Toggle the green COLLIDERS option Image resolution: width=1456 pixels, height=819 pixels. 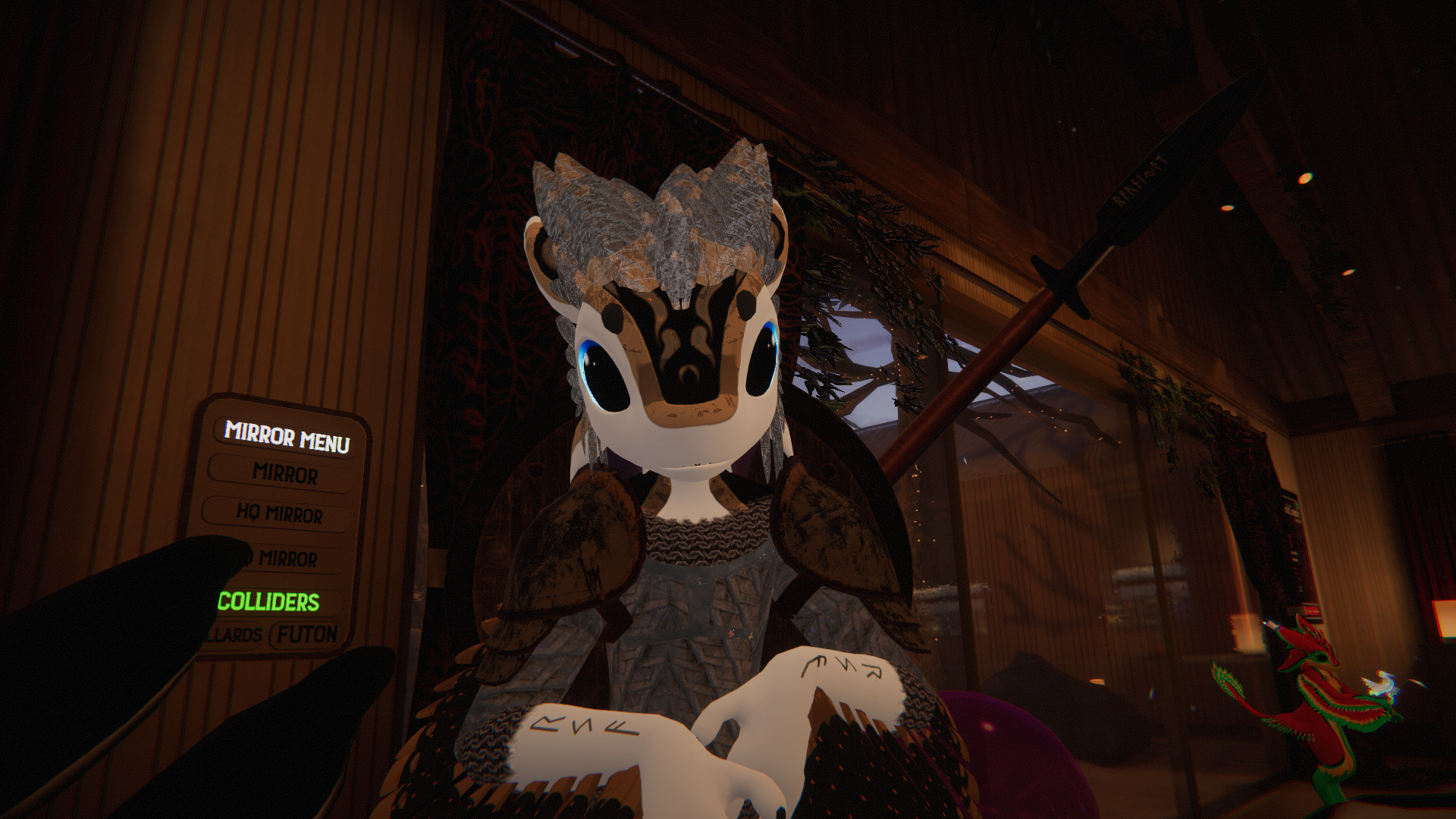(268, 601)
